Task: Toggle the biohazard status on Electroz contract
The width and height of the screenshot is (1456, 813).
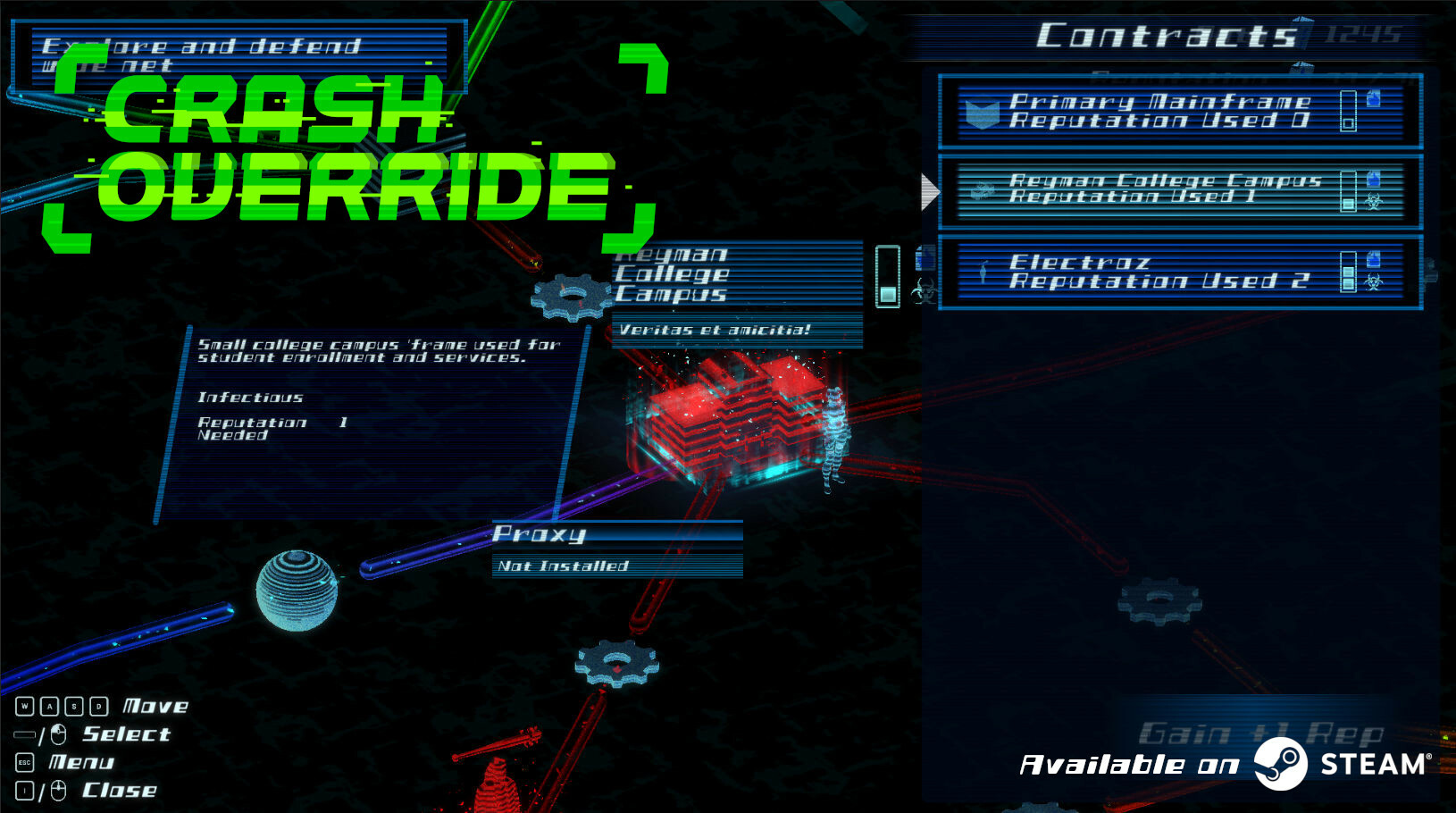Action: tap(1375, 282)
